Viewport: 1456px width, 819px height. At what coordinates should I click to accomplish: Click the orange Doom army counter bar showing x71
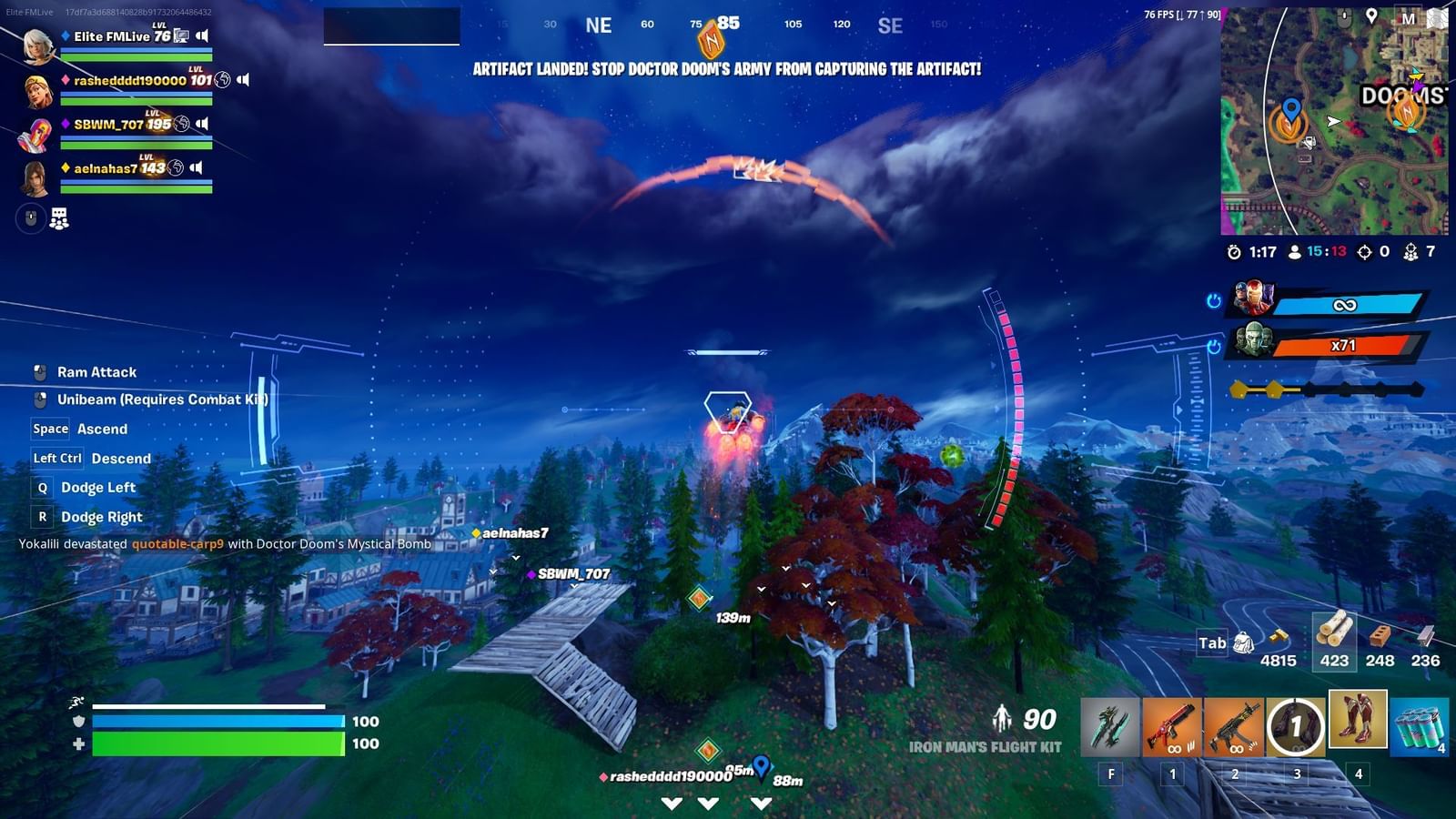1347,346
